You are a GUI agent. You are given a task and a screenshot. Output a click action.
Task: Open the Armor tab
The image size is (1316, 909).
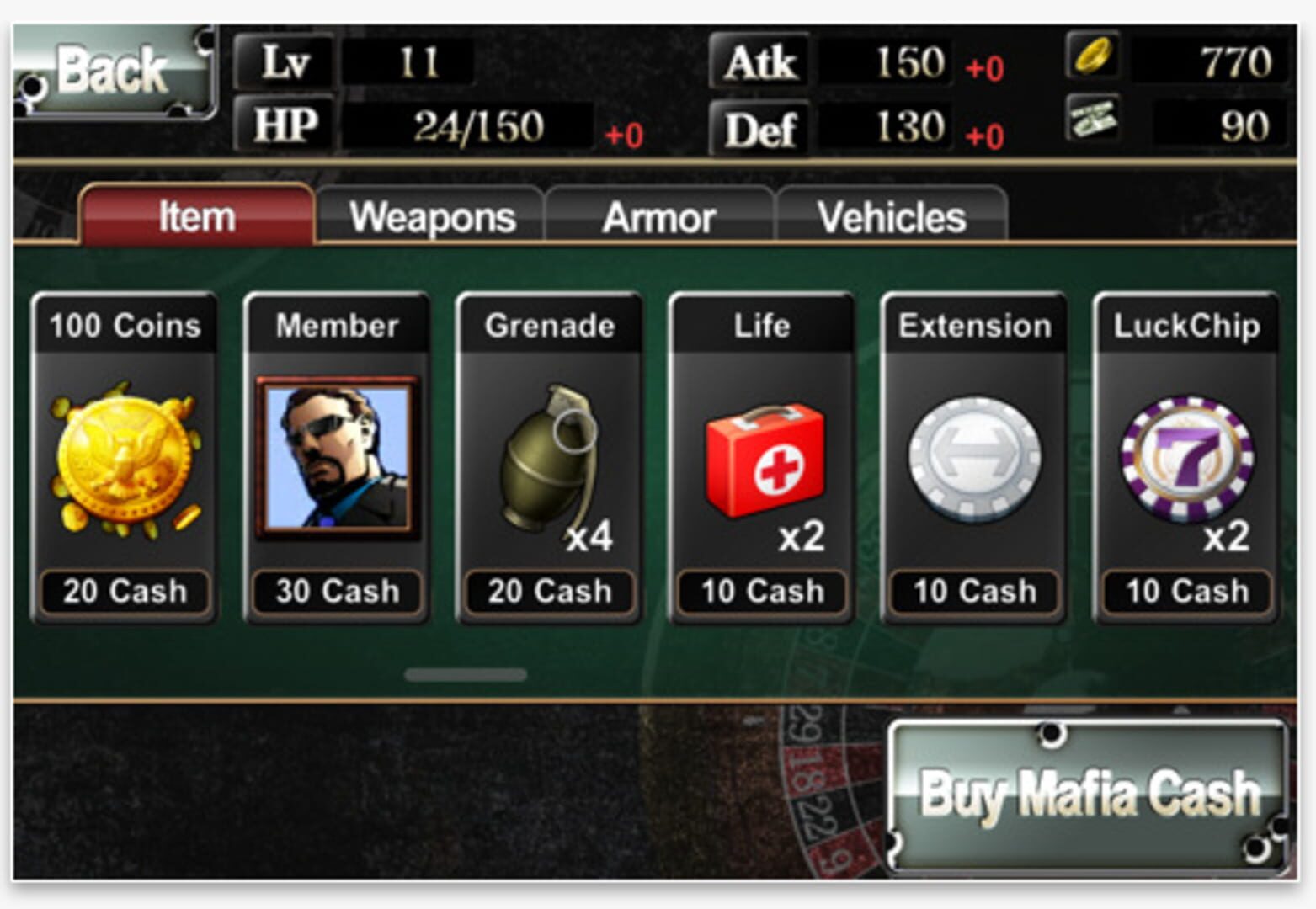(659, 217)
